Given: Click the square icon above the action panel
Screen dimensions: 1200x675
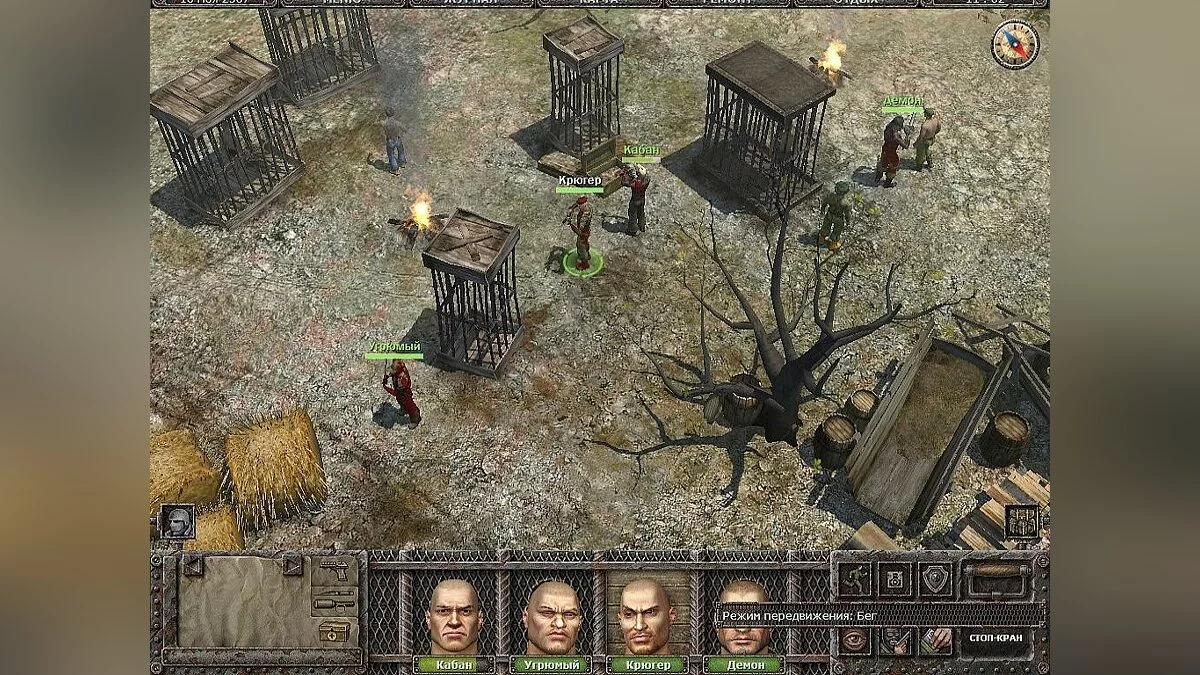Looking at the screenshot, I should click(1022, 521).
